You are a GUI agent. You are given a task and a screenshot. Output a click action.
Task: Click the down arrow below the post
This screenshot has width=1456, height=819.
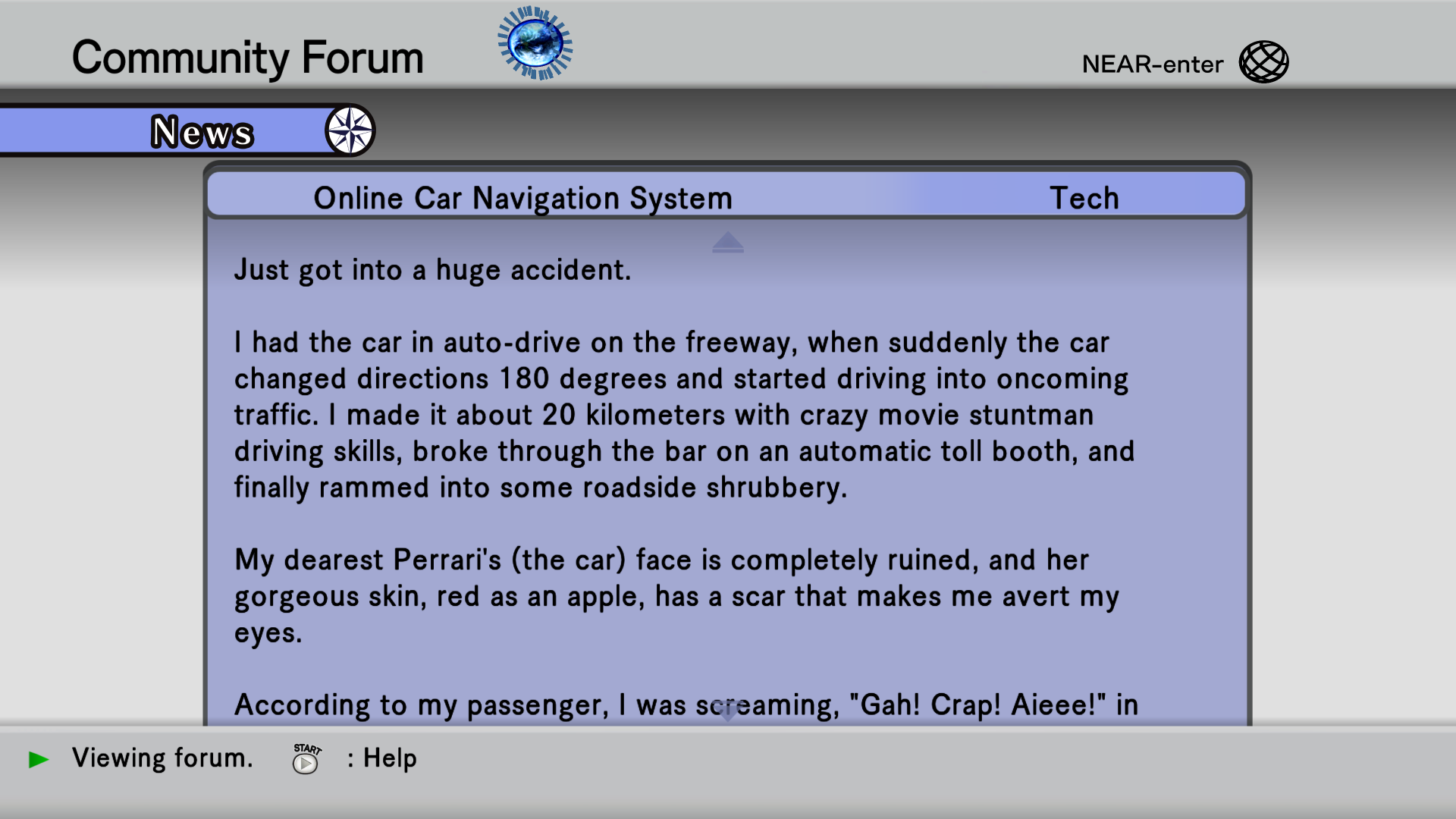coord(727,711)
